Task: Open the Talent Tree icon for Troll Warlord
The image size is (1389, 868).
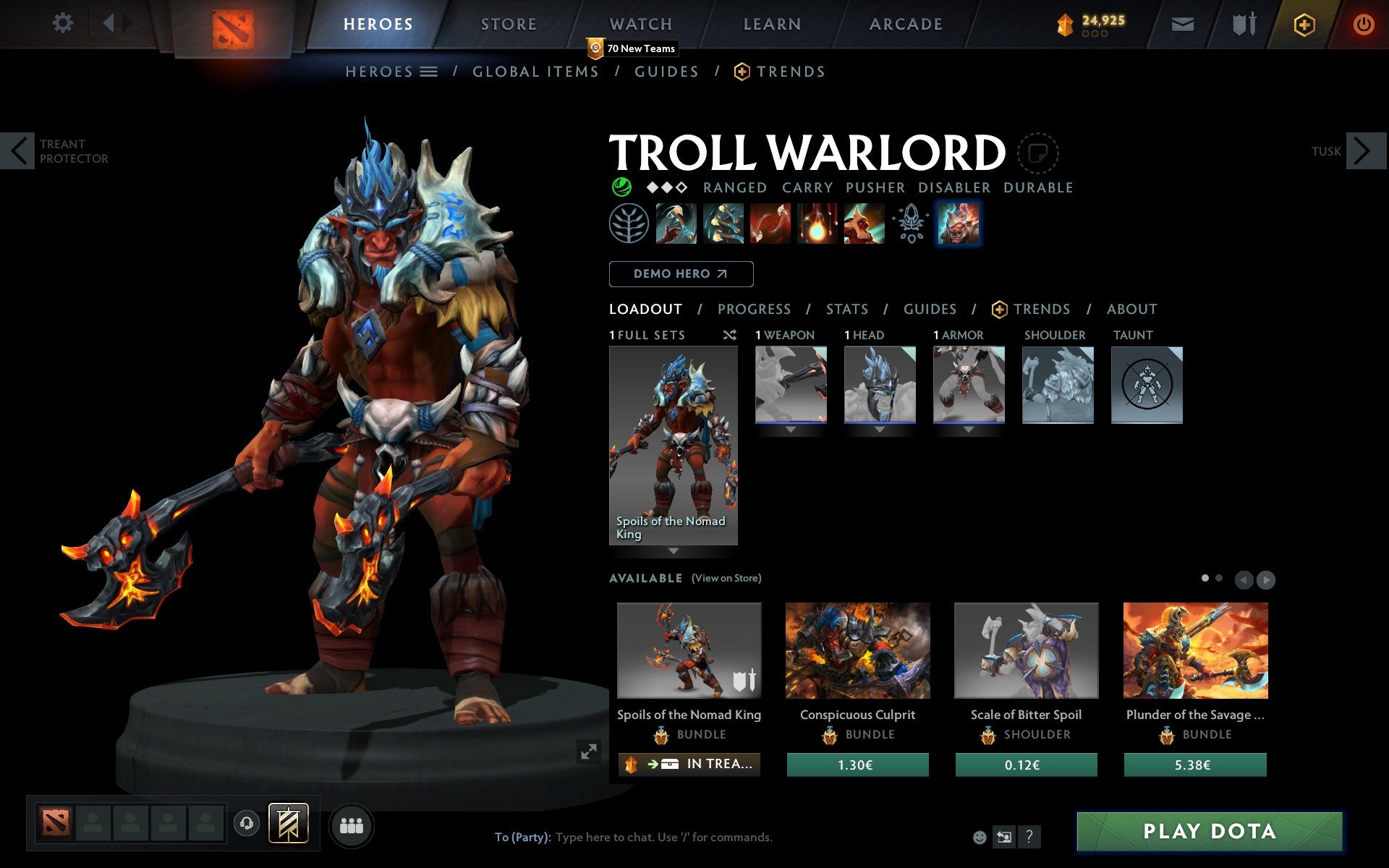Action: pyautogui.click(x=629, y=224)
